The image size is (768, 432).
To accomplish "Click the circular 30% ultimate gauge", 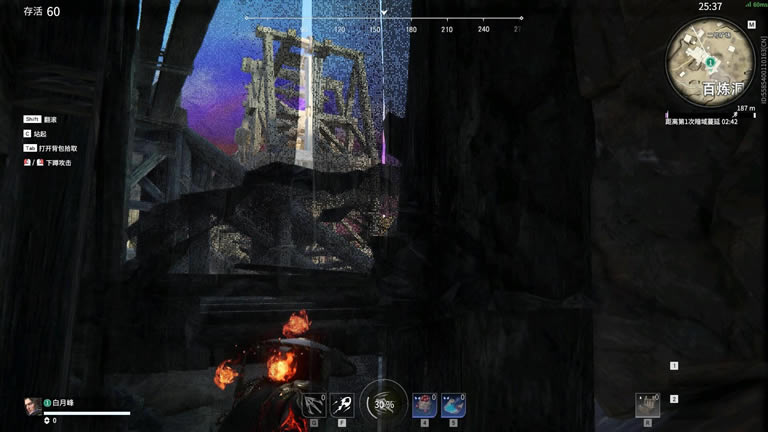I will (x=383, y=403).
